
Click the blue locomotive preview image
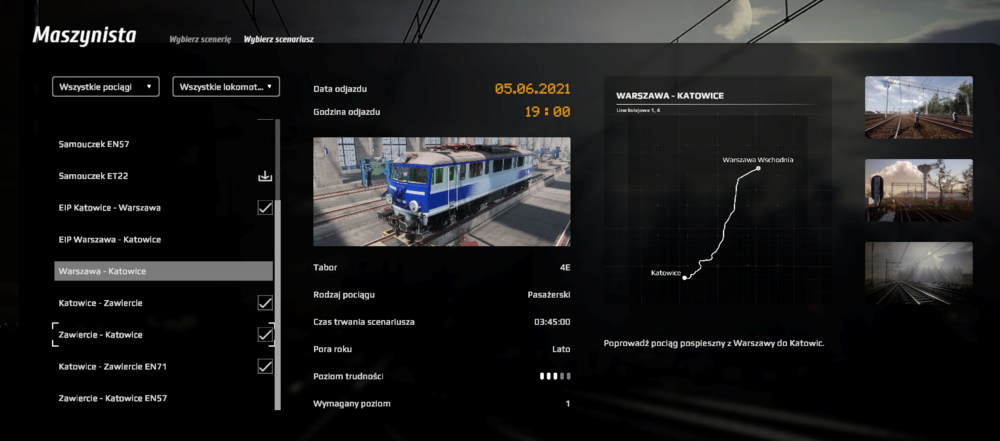click(442, 192)
